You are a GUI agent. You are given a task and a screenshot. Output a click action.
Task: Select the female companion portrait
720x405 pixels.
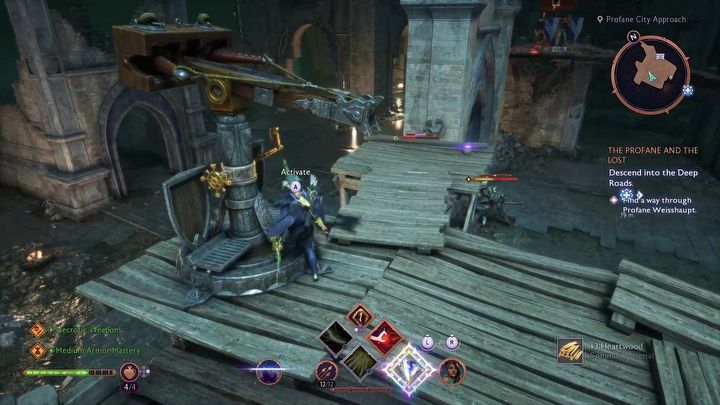(x=450, y=372)
